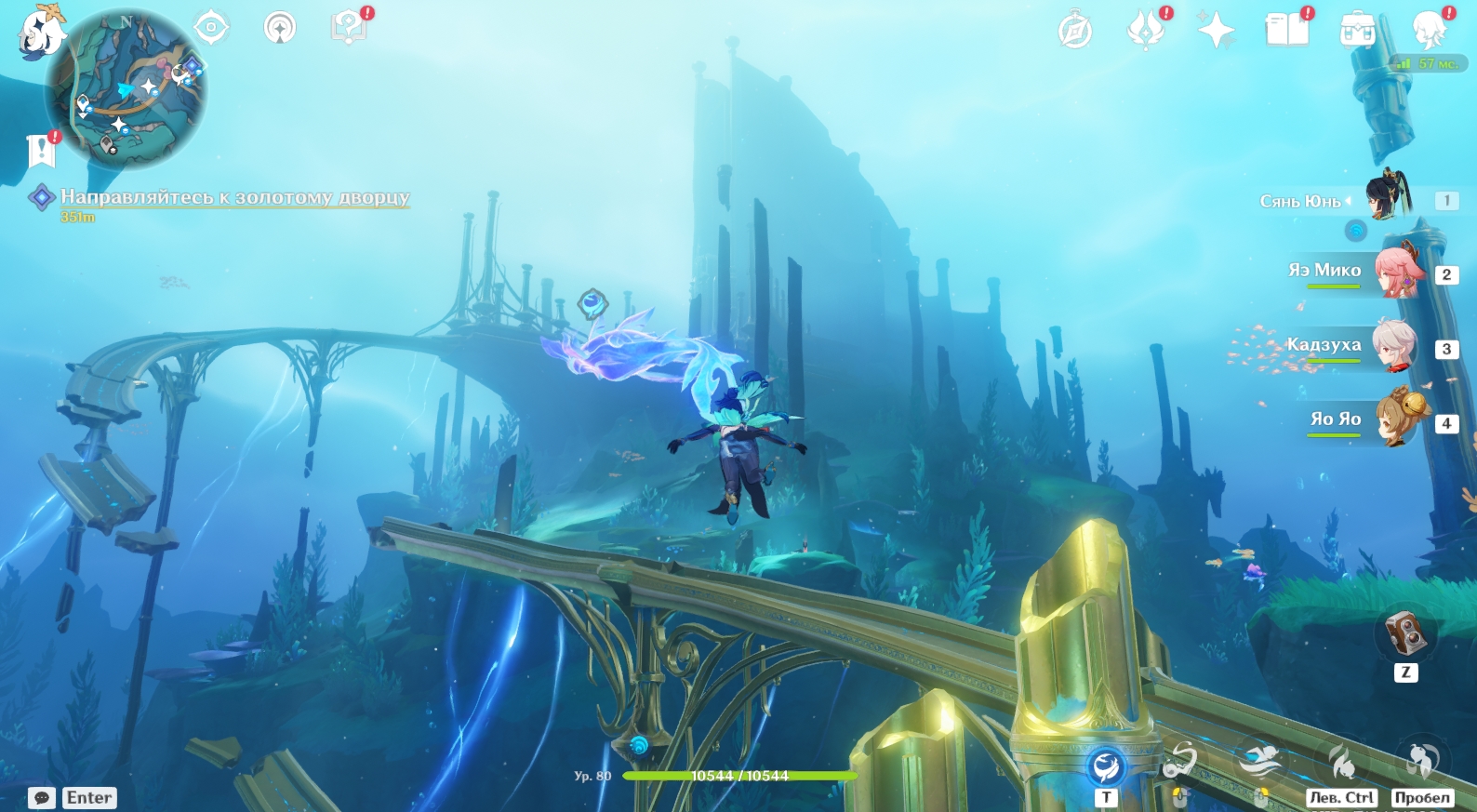Activate the swim sprint skill icon
Image resolution: width=1477 pixels, height=812 pixels.
point(1257,762)
